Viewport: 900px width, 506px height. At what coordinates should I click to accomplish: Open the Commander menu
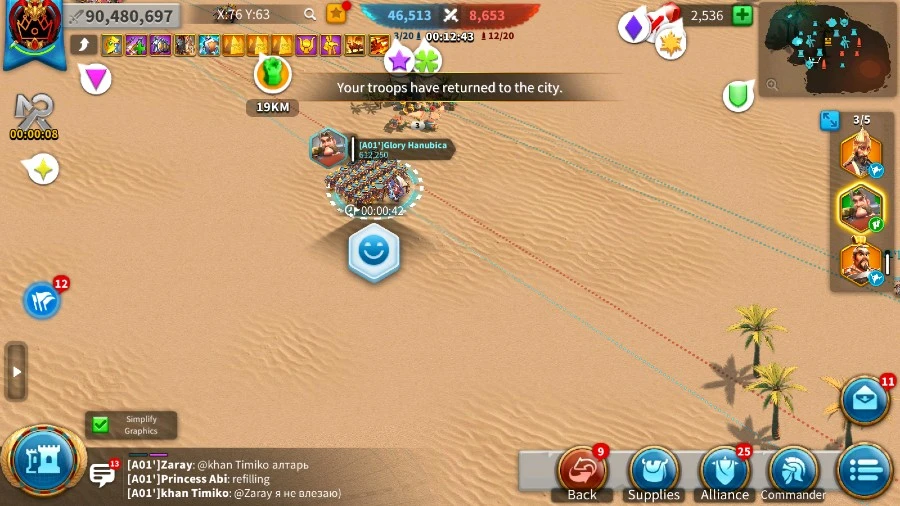pyautogui.click(x=793, y=471)
